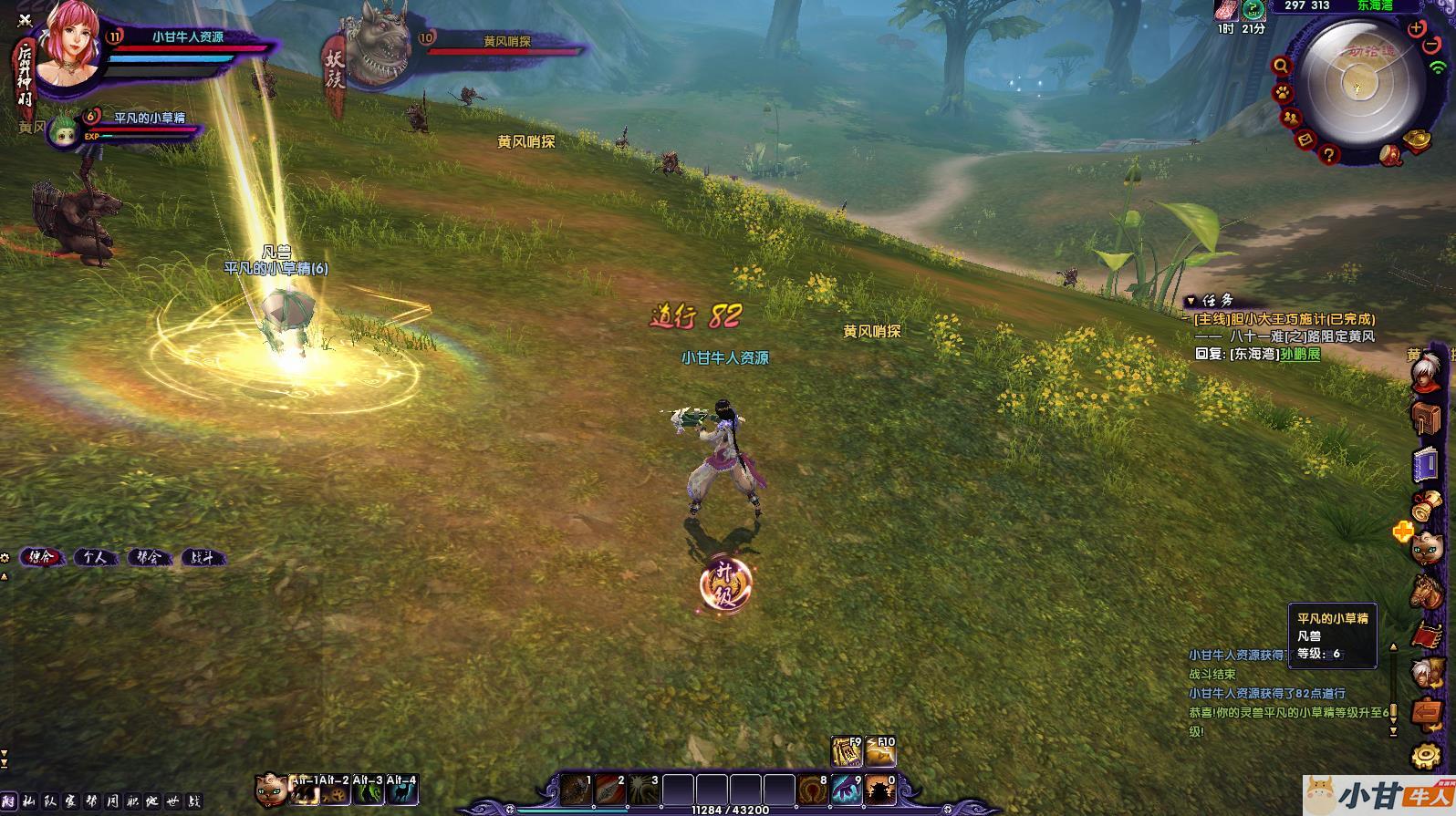Open the paw print pet icon beside the minimap

pos(1283,93)
